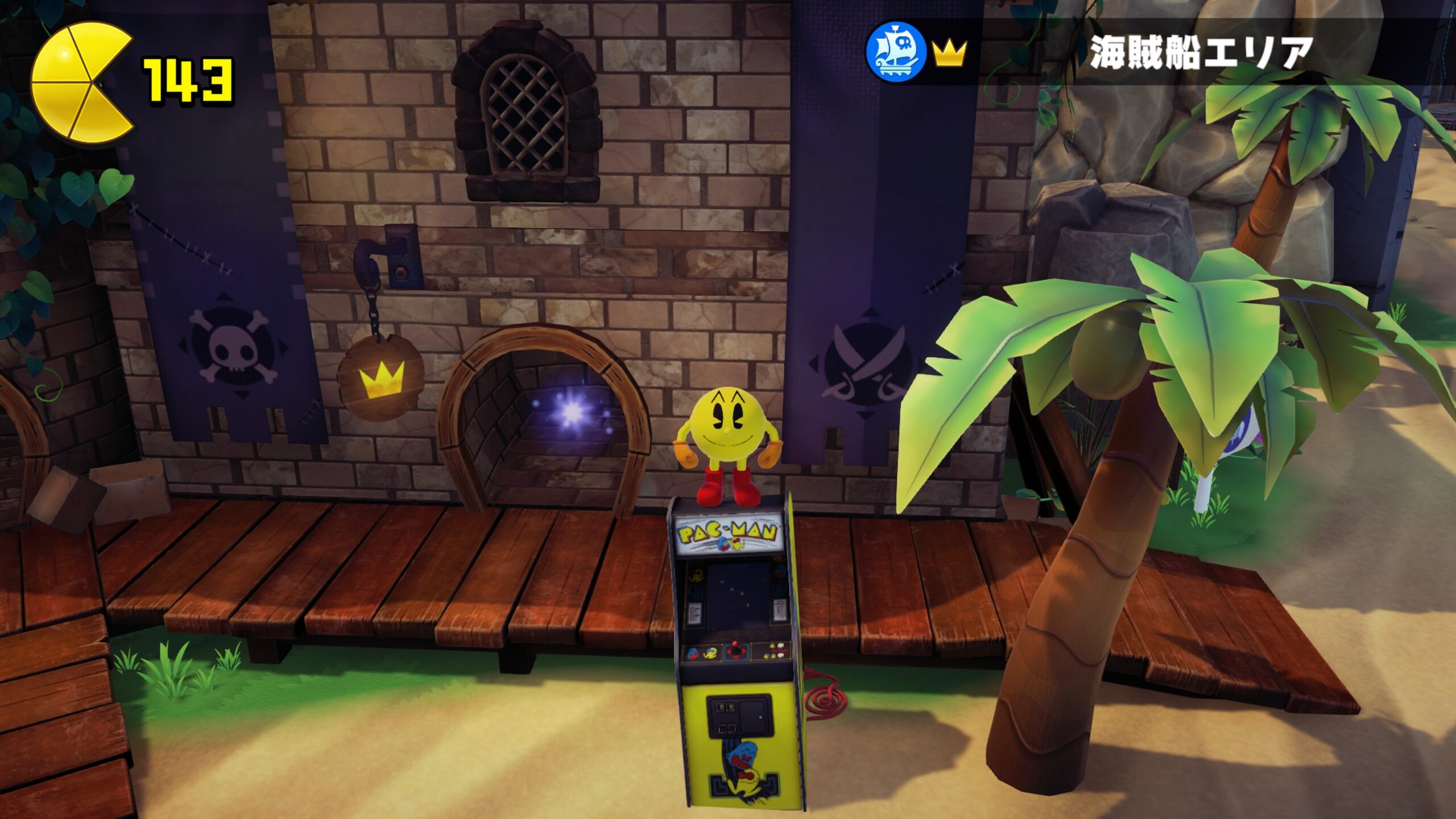Click the blue pirate ship area icon
The image size is (1456, 819).
(895, 52)
